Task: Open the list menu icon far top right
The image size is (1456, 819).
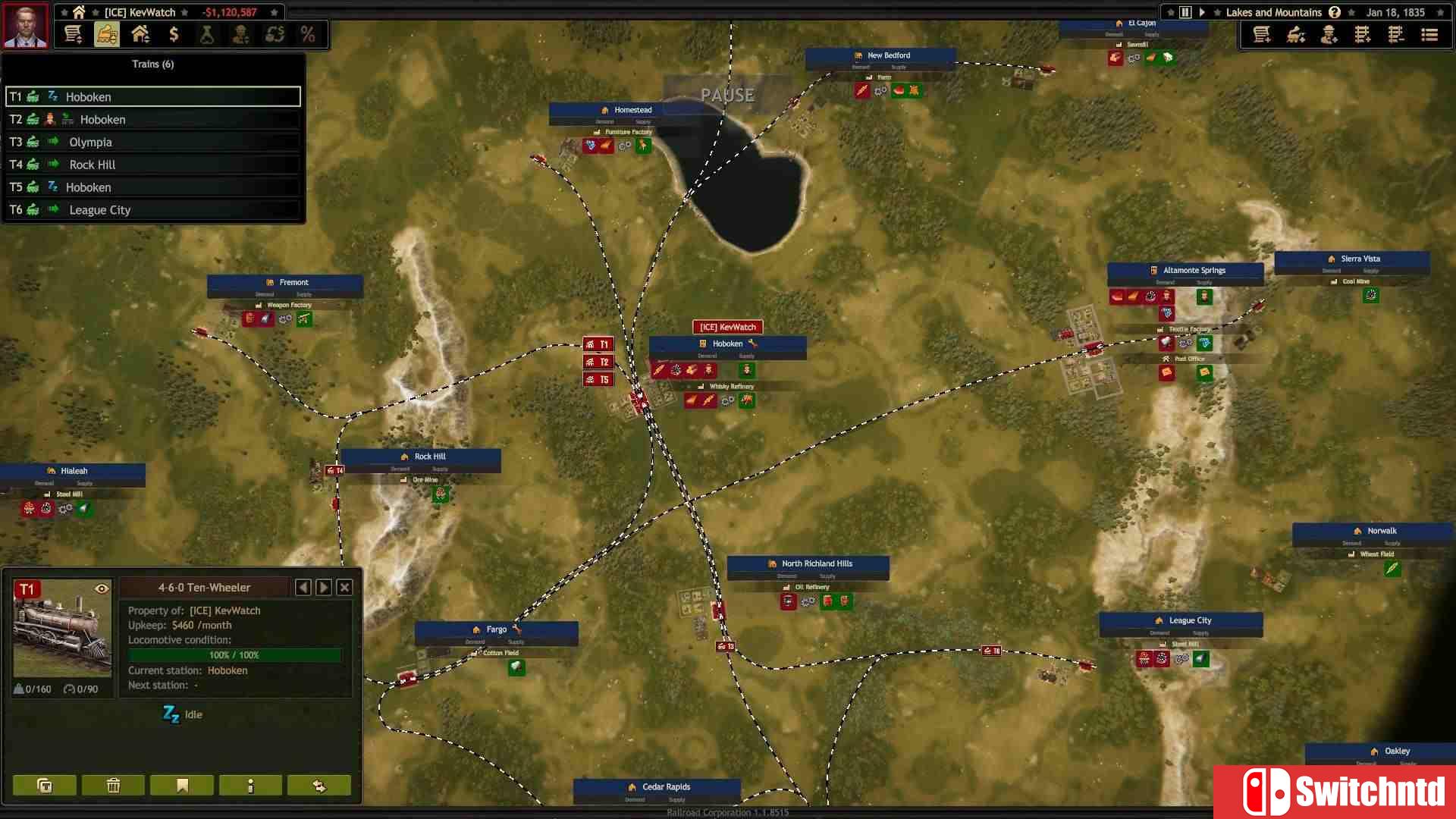Action: 1430,35
